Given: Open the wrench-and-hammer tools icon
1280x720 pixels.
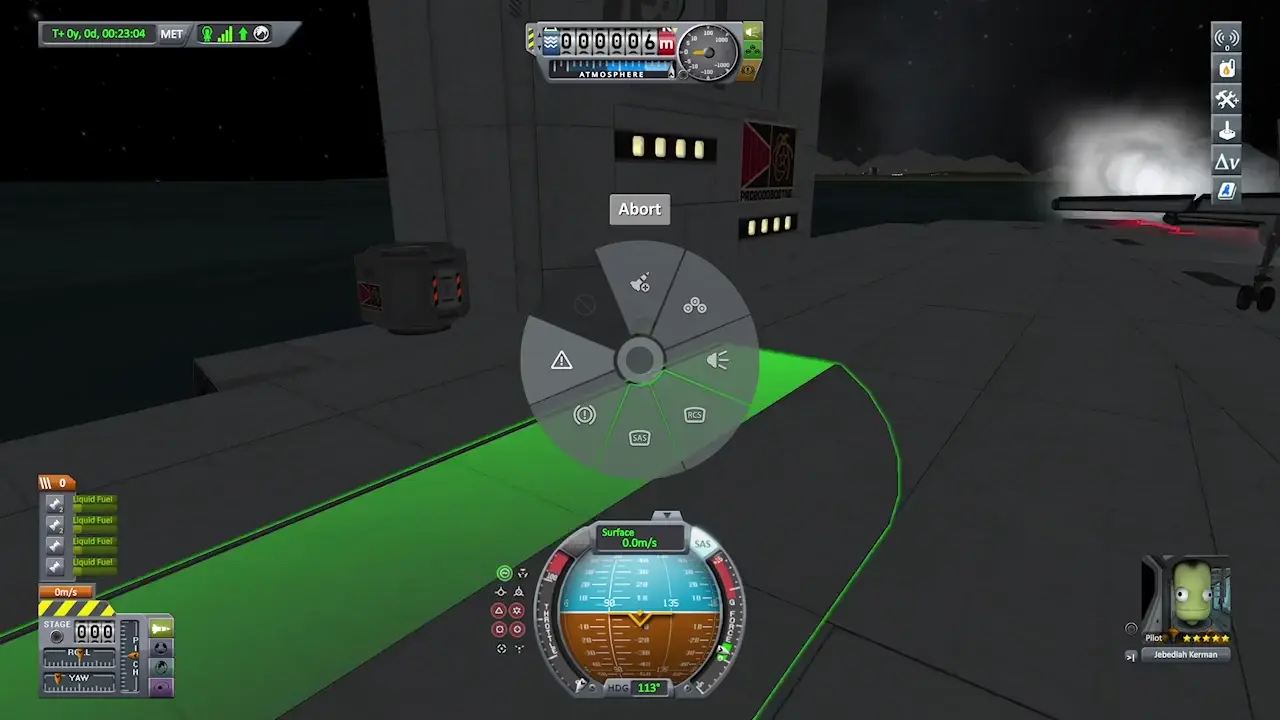Looking at the screenshot, I should point(1226,99).
